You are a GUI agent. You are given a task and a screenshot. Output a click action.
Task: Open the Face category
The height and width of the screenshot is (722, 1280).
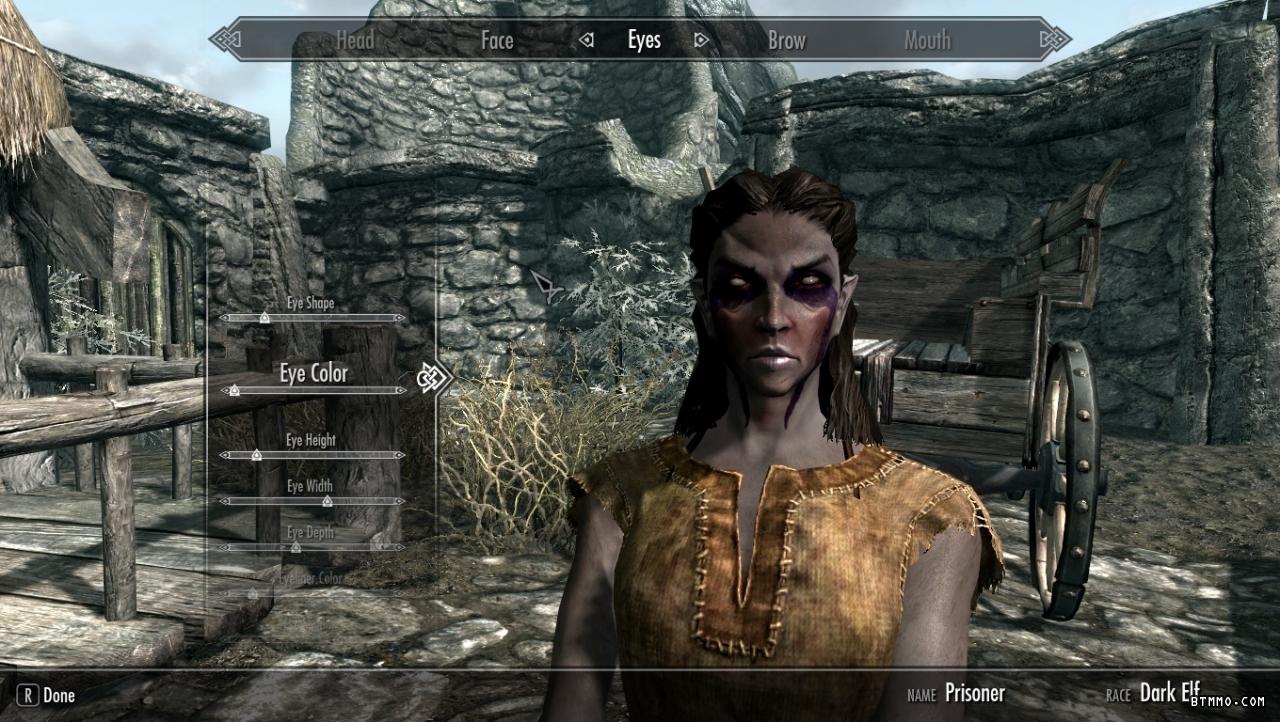497,41
